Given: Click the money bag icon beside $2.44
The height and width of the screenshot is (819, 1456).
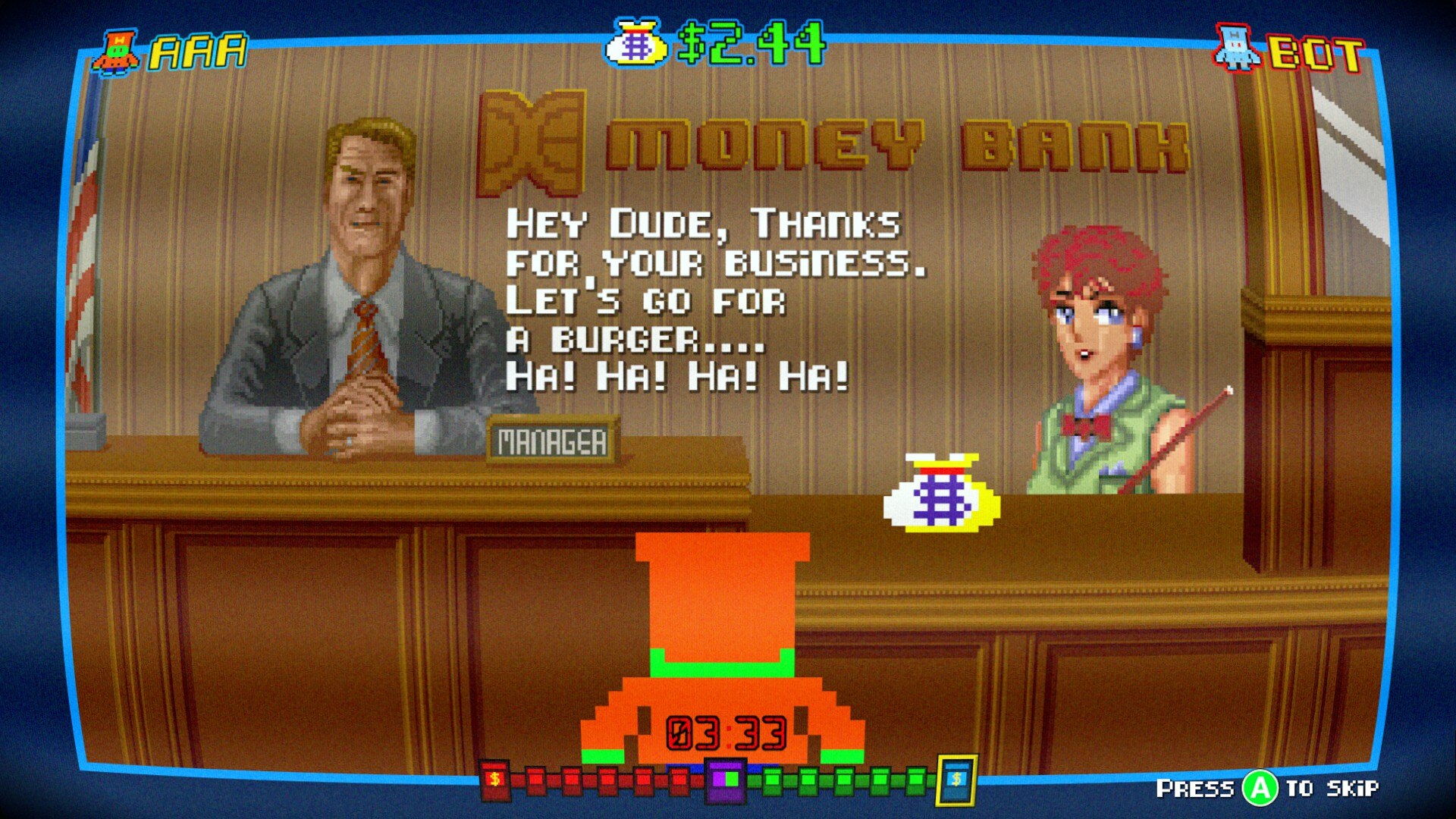Looking at the screenshot, I should (x=636, y=43).
